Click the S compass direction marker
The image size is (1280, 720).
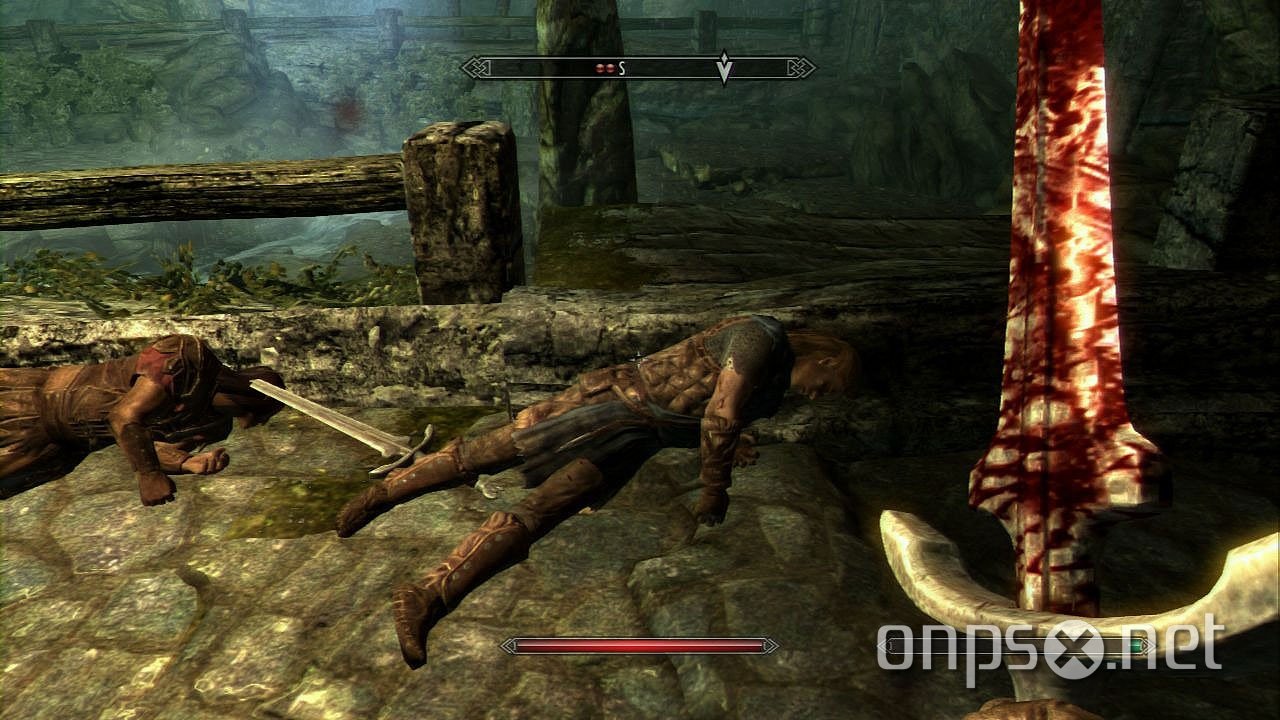(x=621, y=66)
